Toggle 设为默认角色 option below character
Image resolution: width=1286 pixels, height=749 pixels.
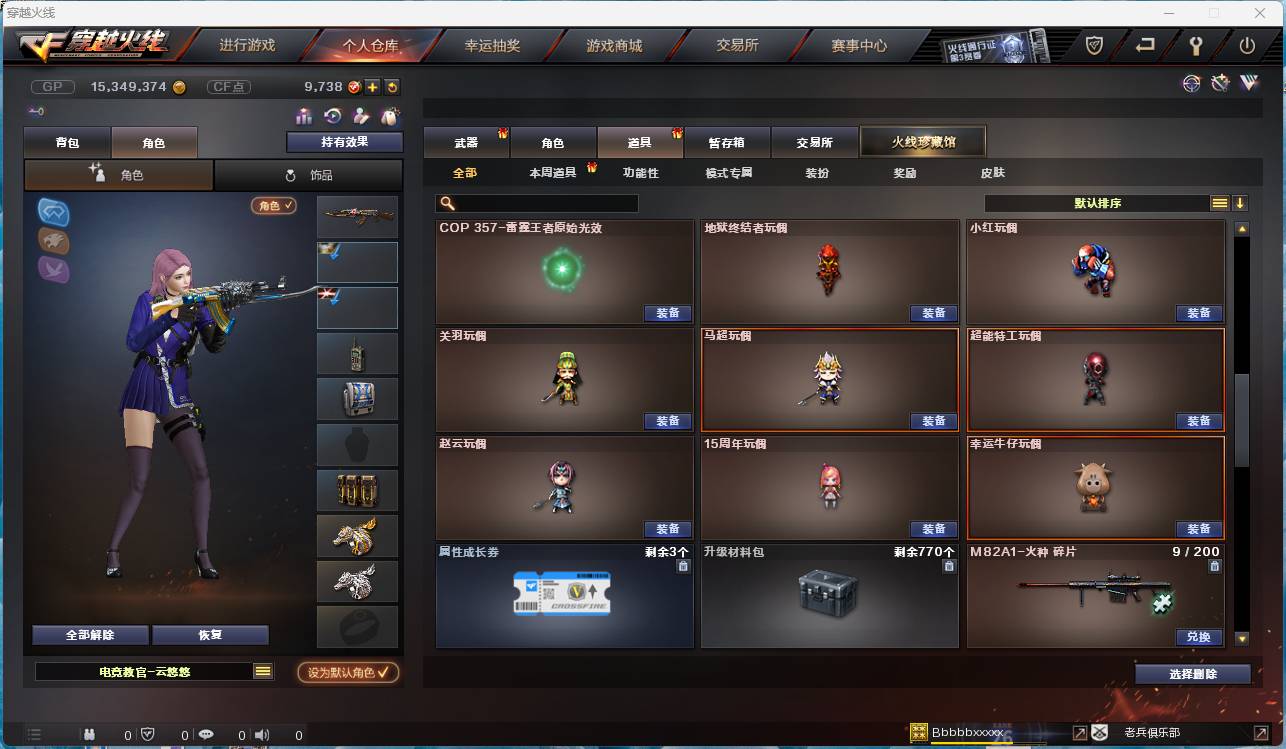349,672
